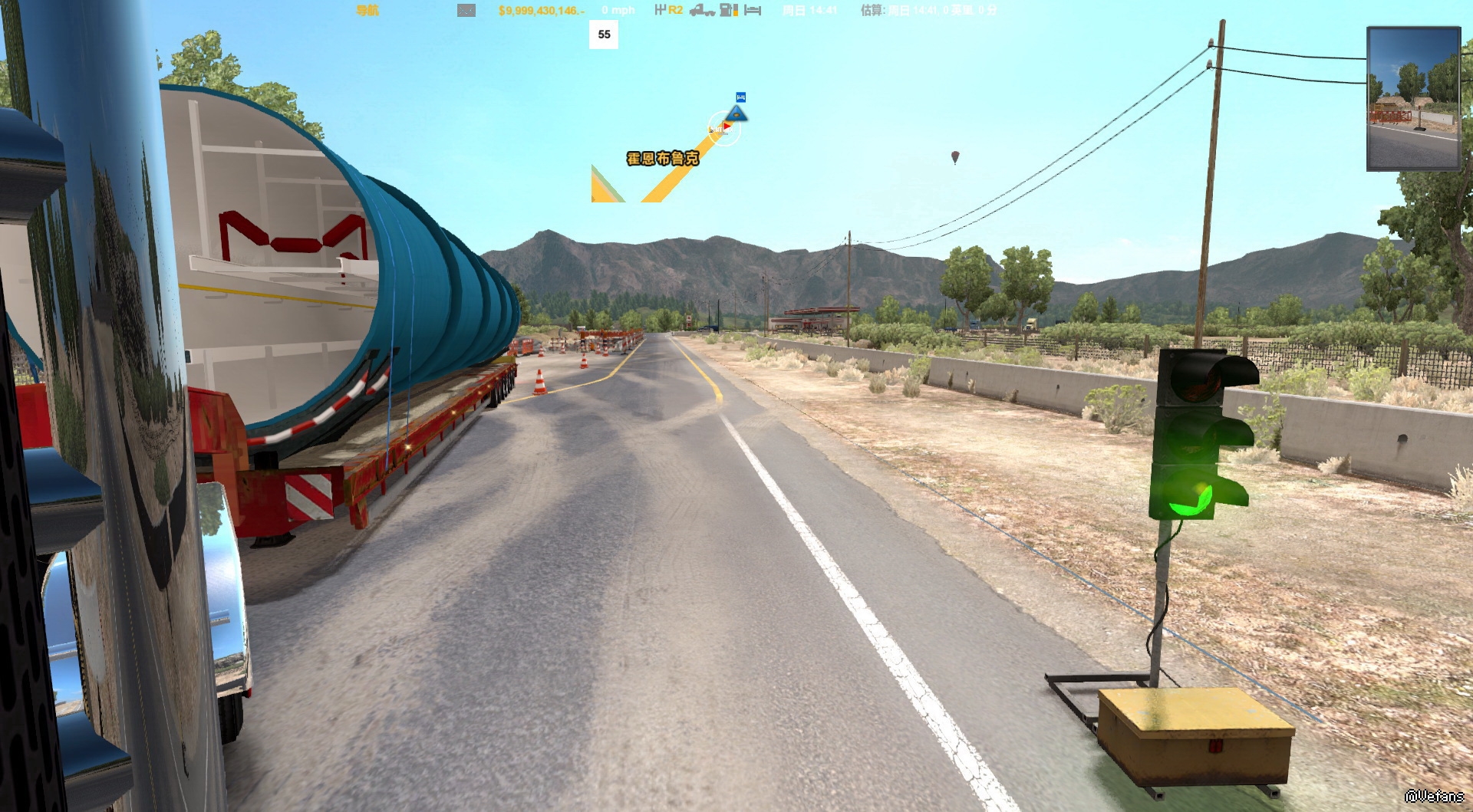Image resolution: width=1473 pixels, height=812 pixels.
Task: Open the mail envelope icon
Action: coord(466,10)
